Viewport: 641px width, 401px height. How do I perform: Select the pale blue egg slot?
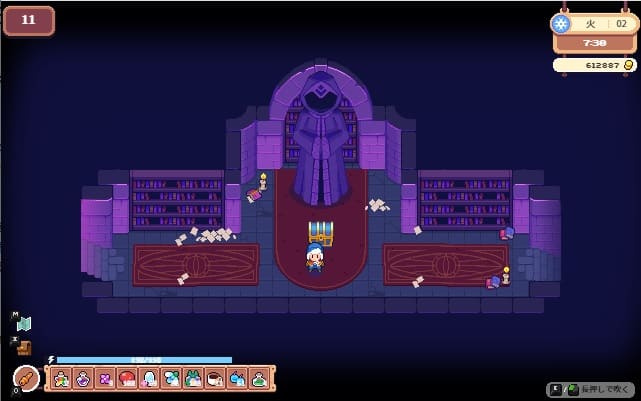pos(150,378)
